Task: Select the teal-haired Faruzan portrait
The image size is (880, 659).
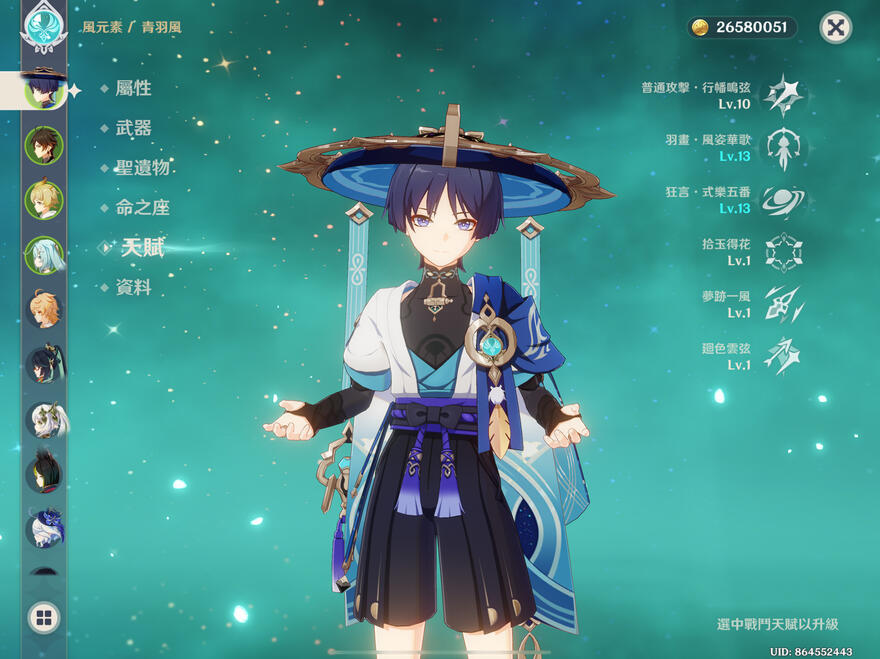Action: click(x=44, y=255)
